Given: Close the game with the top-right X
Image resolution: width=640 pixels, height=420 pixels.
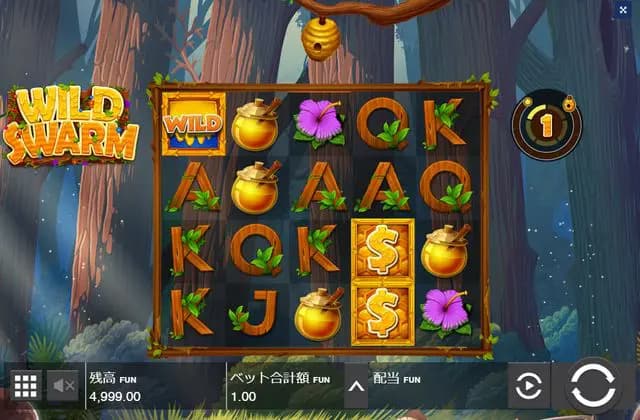Looking at the screenshot, I should 623,9.
